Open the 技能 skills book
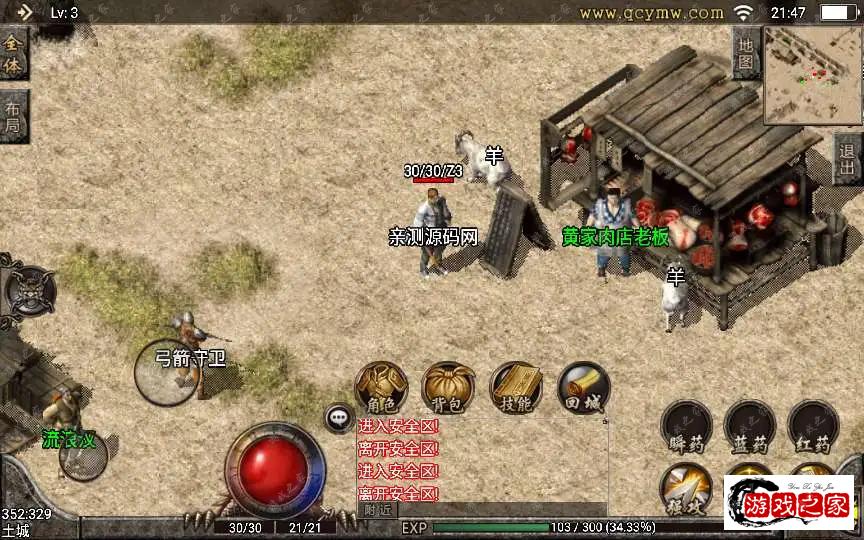This screenshot has height=540, width=864. pos(515,388)
